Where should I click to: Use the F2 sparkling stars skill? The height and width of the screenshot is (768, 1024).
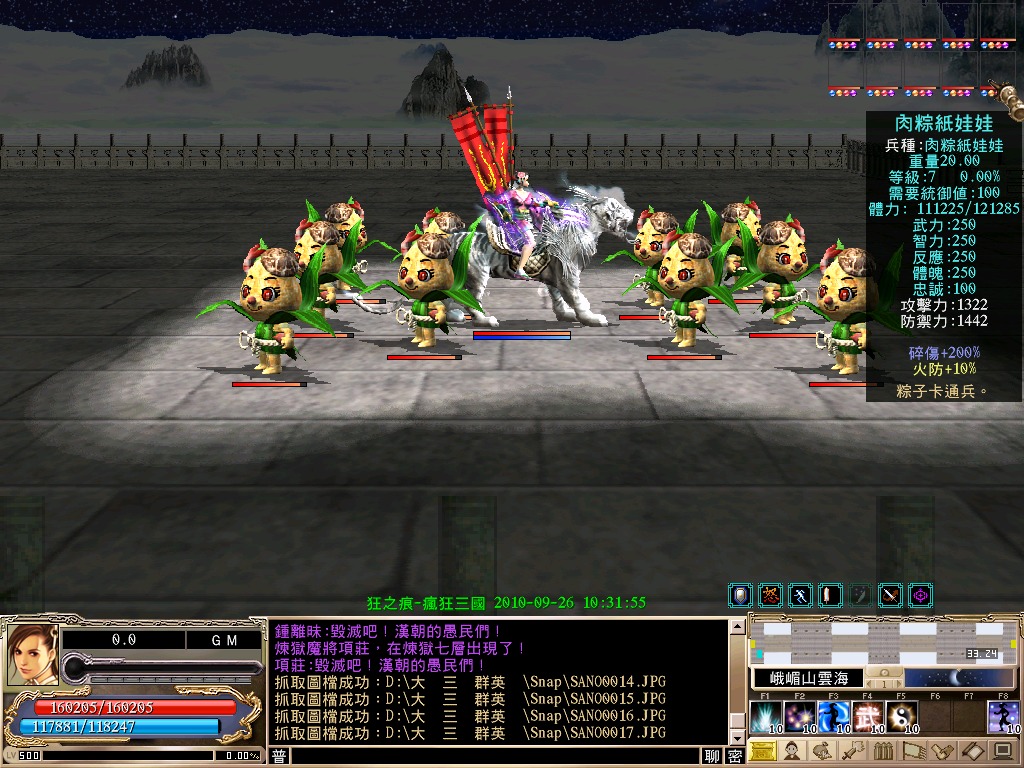pyautogui.click(x=800, y=717)
